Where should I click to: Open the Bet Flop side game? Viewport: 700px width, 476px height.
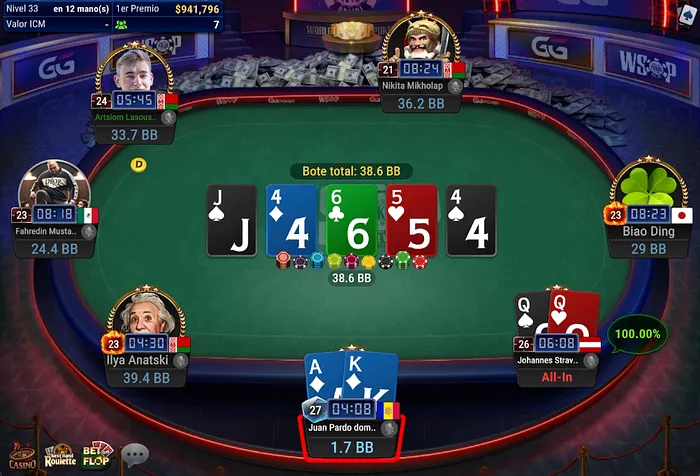coord(98,455)
